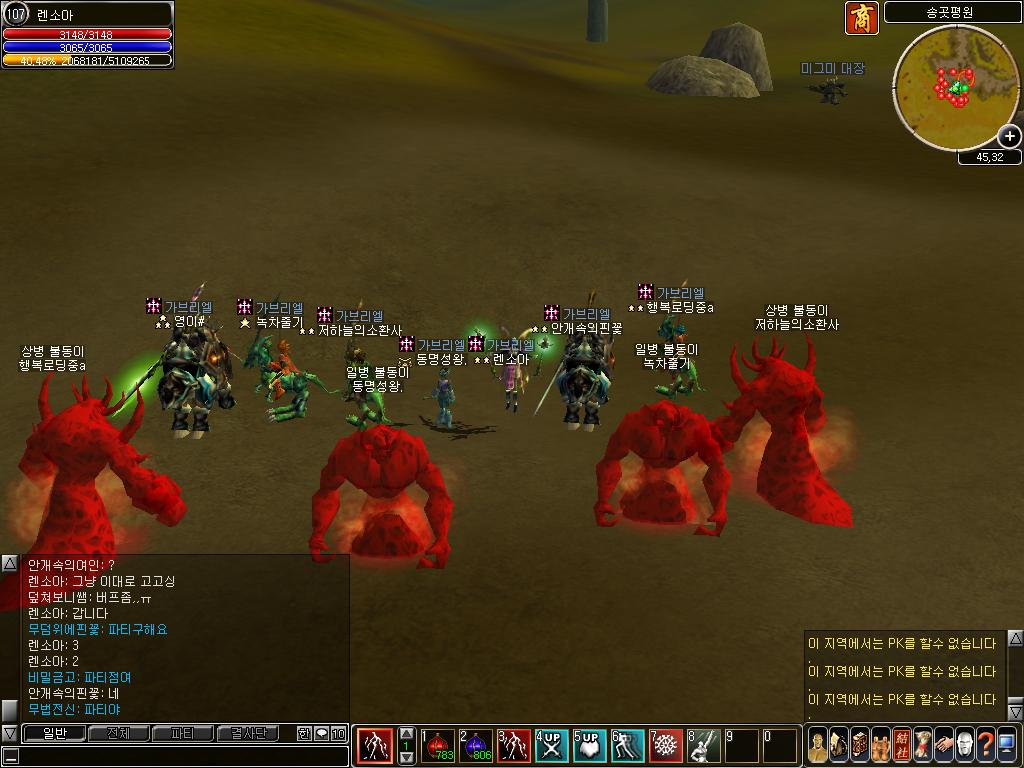Open the handshake trade menu icon
This screenshot has width=1024, height=768.
(x=943, y=746)
